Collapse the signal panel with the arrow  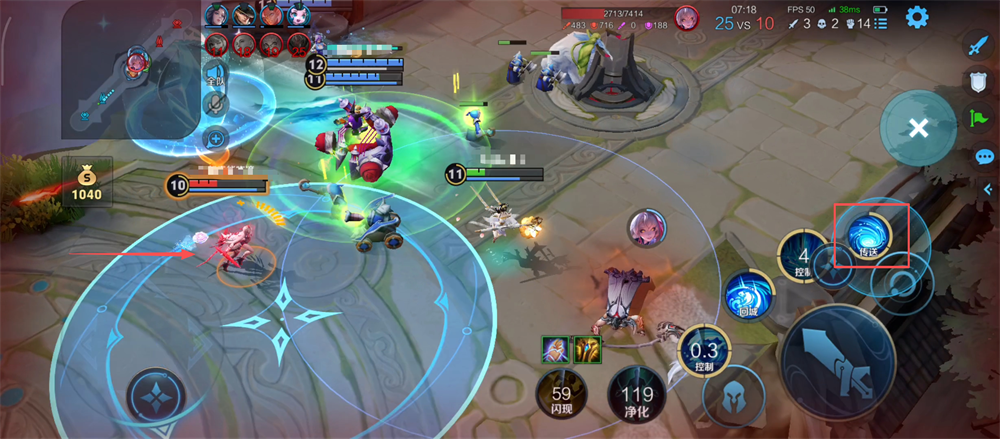(x=988, y=189)
